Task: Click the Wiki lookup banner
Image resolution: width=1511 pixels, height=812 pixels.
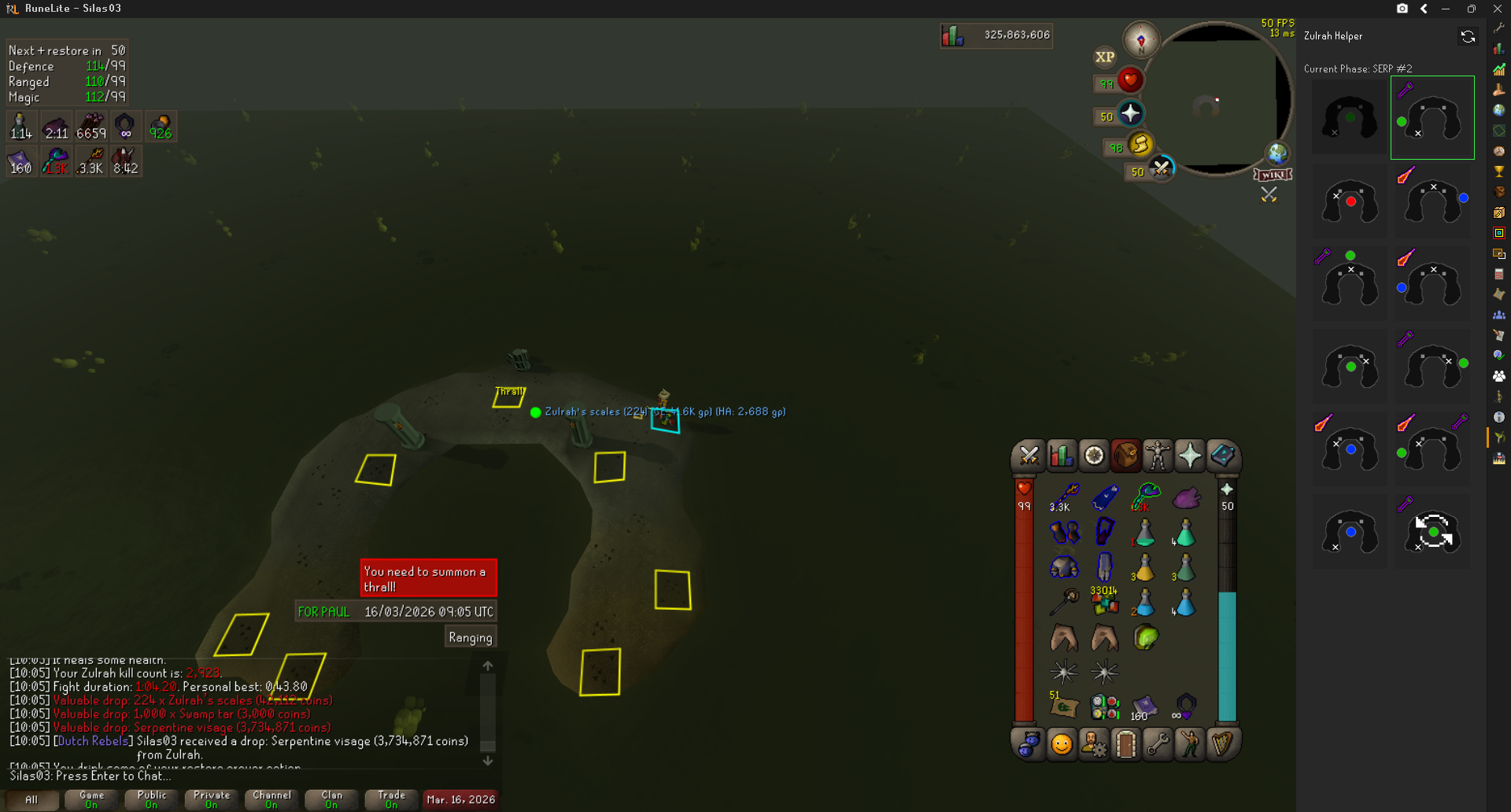Action: [1273, 175]
